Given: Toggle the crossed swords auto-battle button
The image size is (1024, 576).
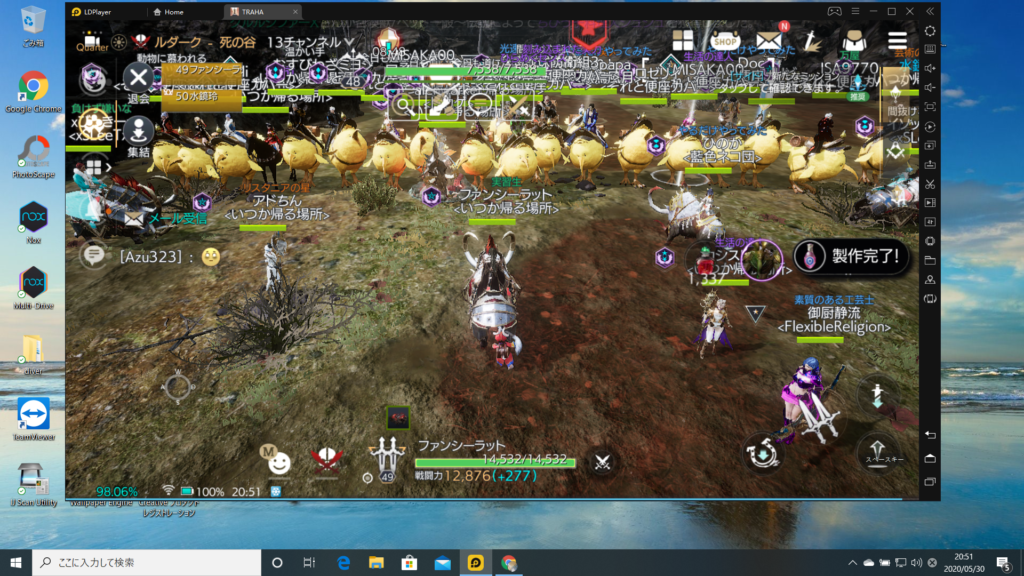Looking at the screenshot, I should click(603, 462).
